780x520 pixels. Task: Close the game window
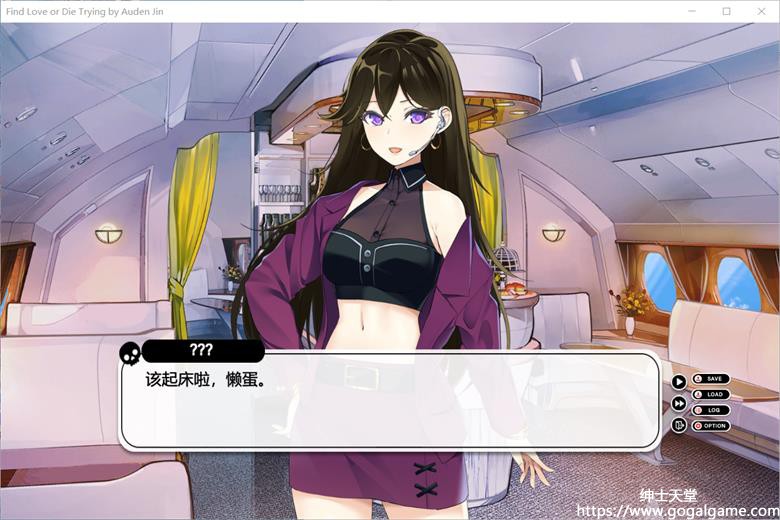760,11
